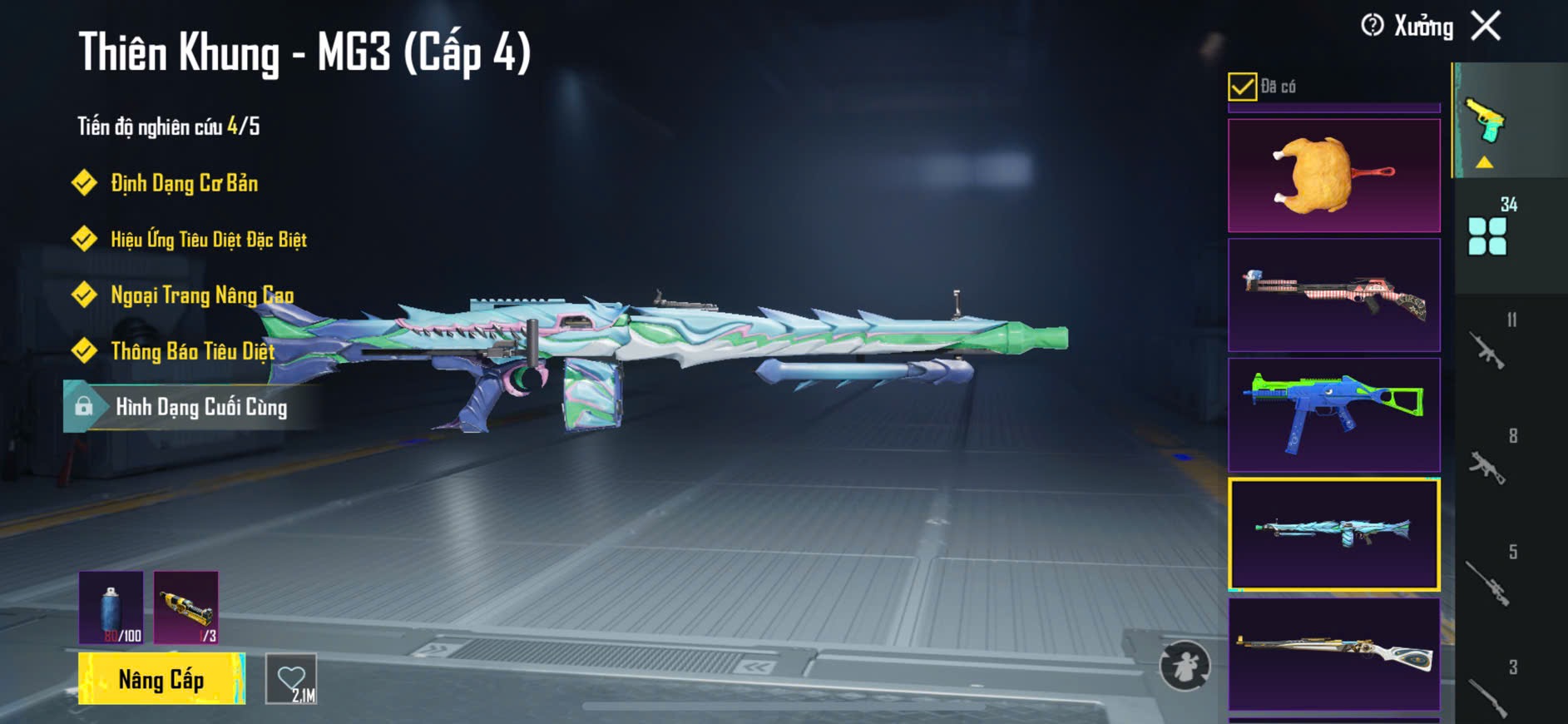The width and height of the screenshot is (1568, 724).
Task: View the Ngoại Trang Nâng Cao stage
Action: (201, 295)
